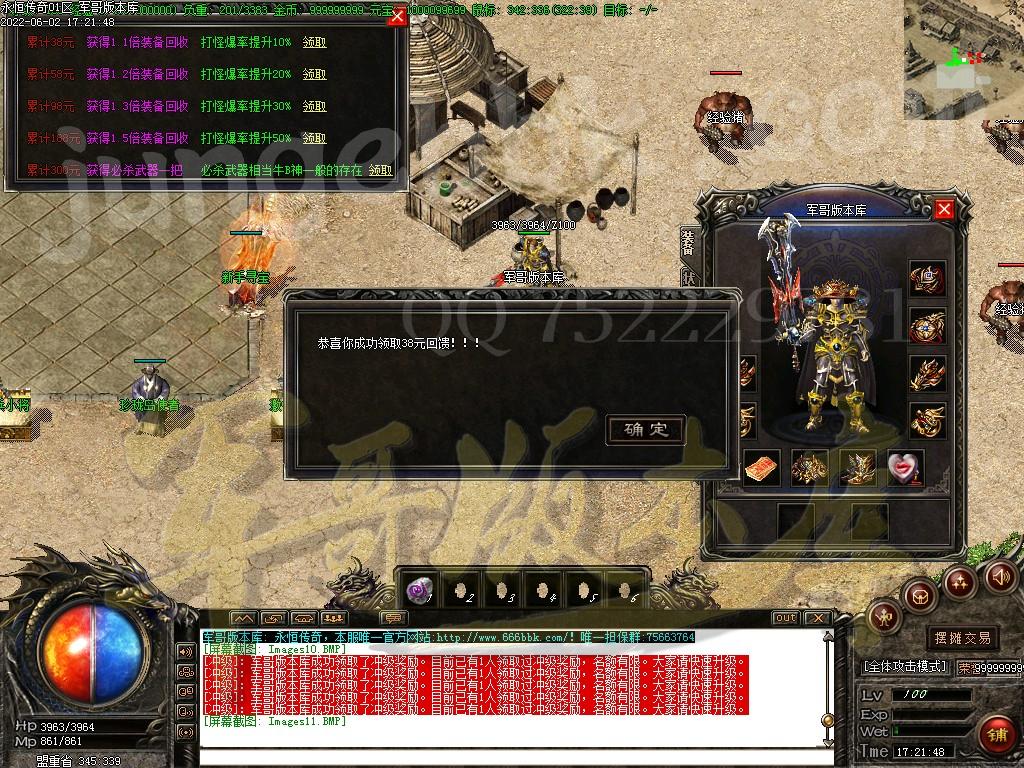The image size is (1024, 768).
Task: Claim the 累计98元 reward via 领取
Action: click(314, 107)
